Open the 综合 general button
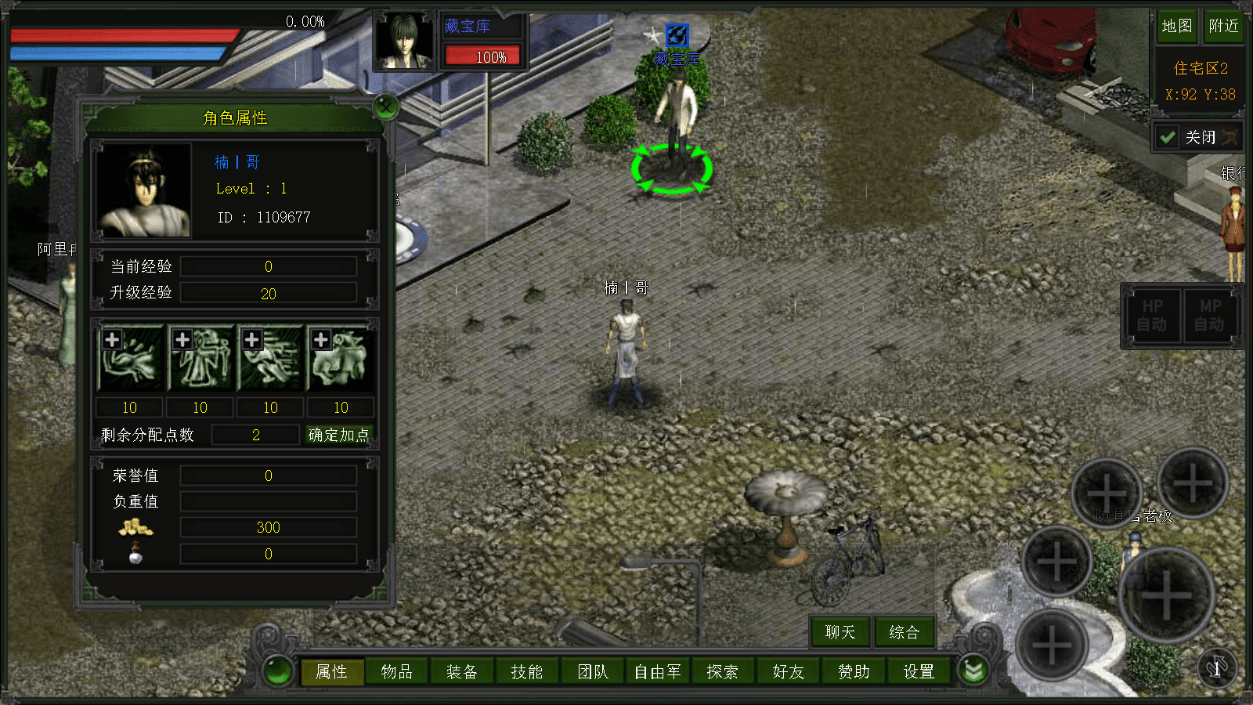The height and width of the screenshot is (705, 1253). (x=904, y=632)
